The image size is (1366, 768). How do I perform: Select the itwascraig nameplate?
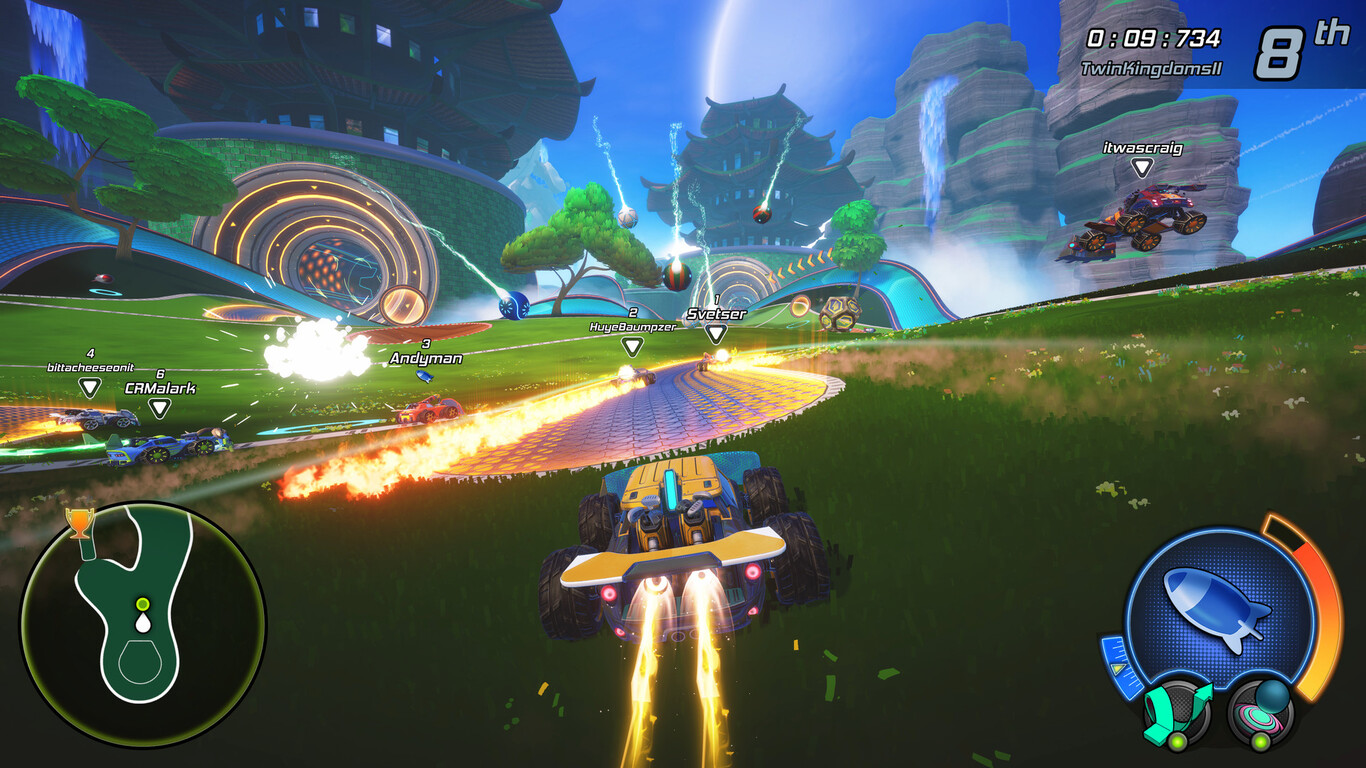click(1141, 148)
